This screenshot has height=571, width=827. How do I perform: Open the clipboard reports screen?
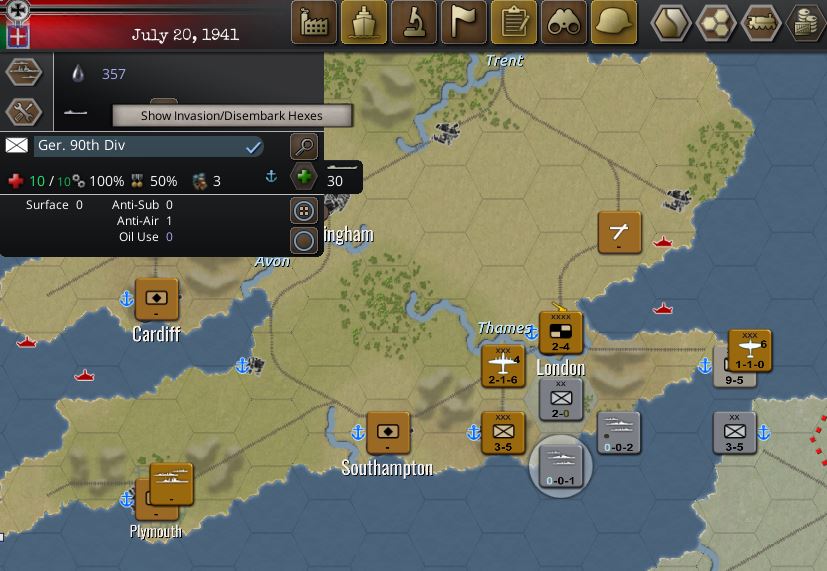click(514, 22)
